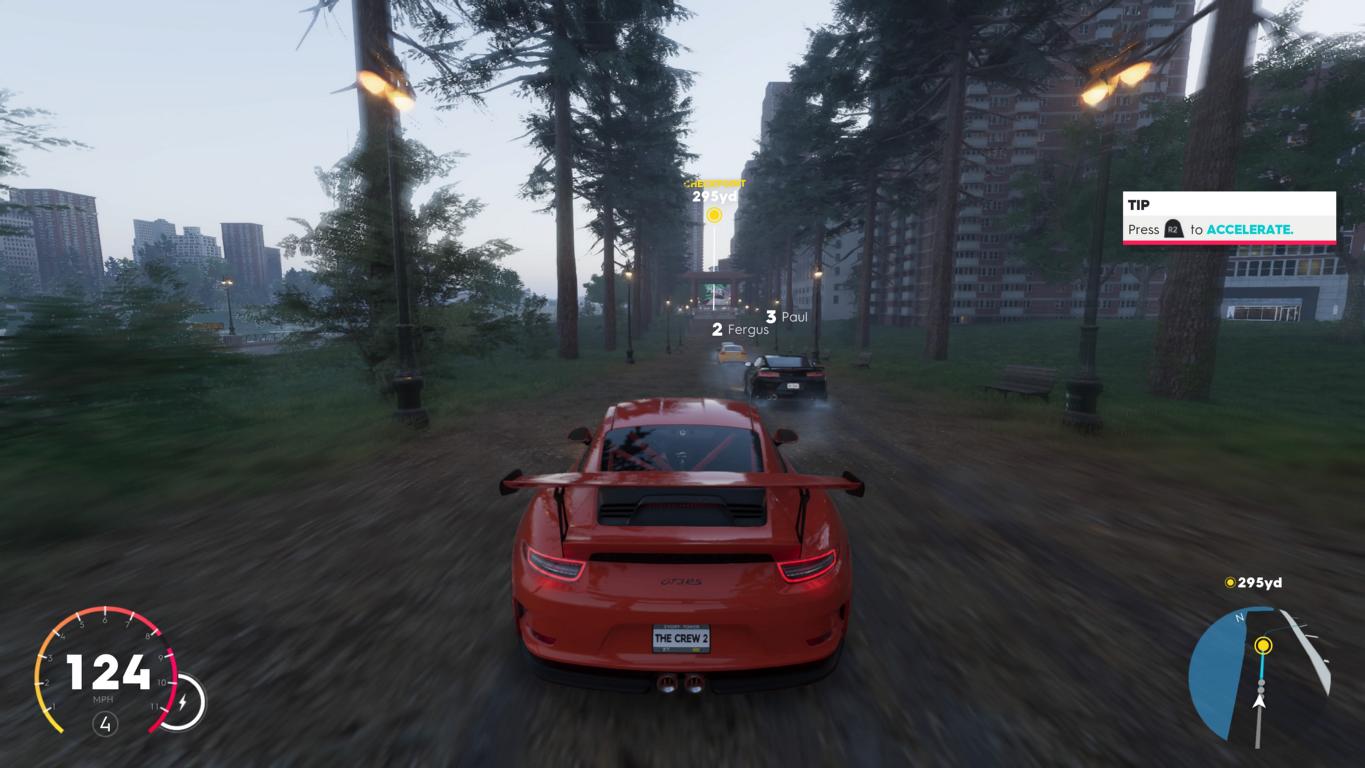Image resolution: width=1365 pixels, height=768 pixels.
Task: Select the yellow checkpoint marker above the road
Action: [x=714, y=214]
